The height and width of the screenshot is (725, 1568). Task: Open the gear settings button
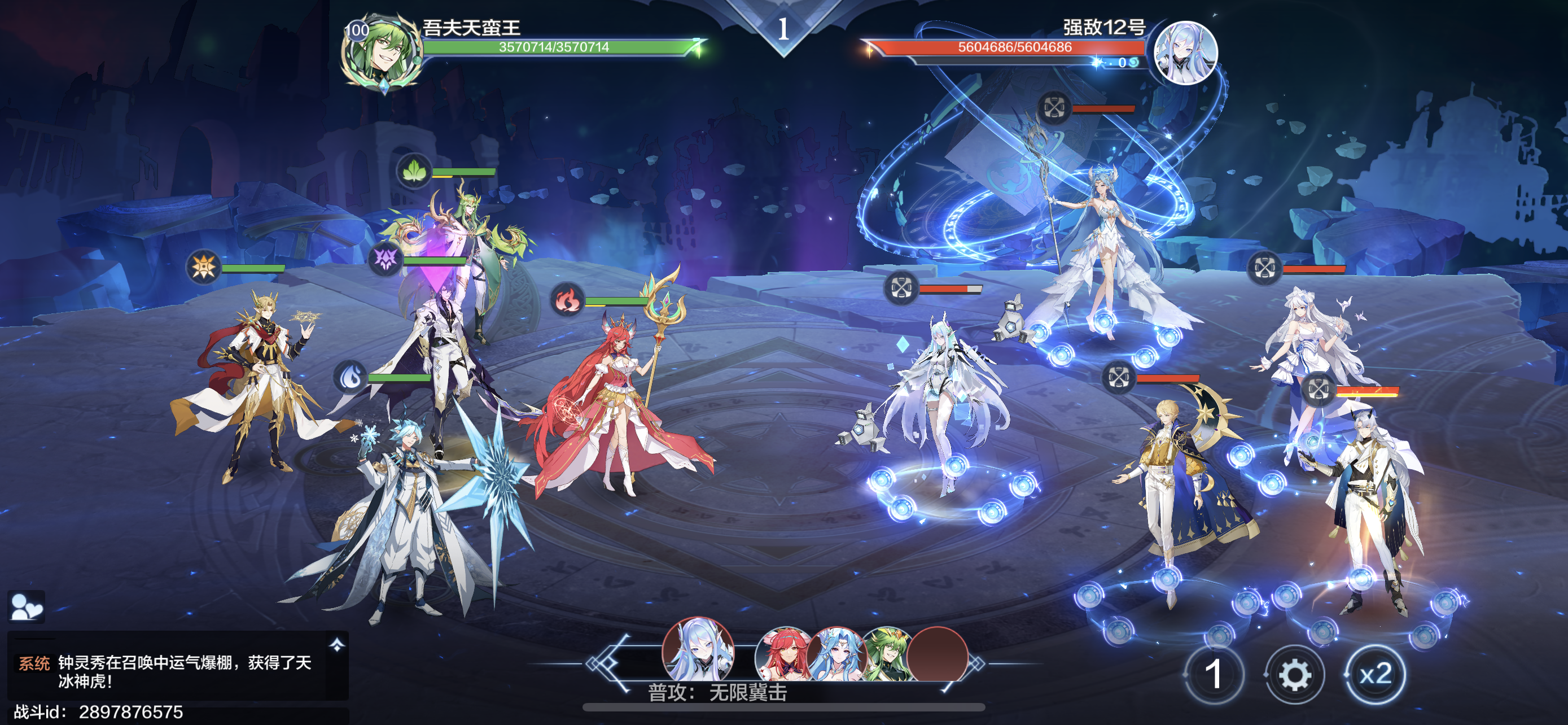tap(1294, 675)
